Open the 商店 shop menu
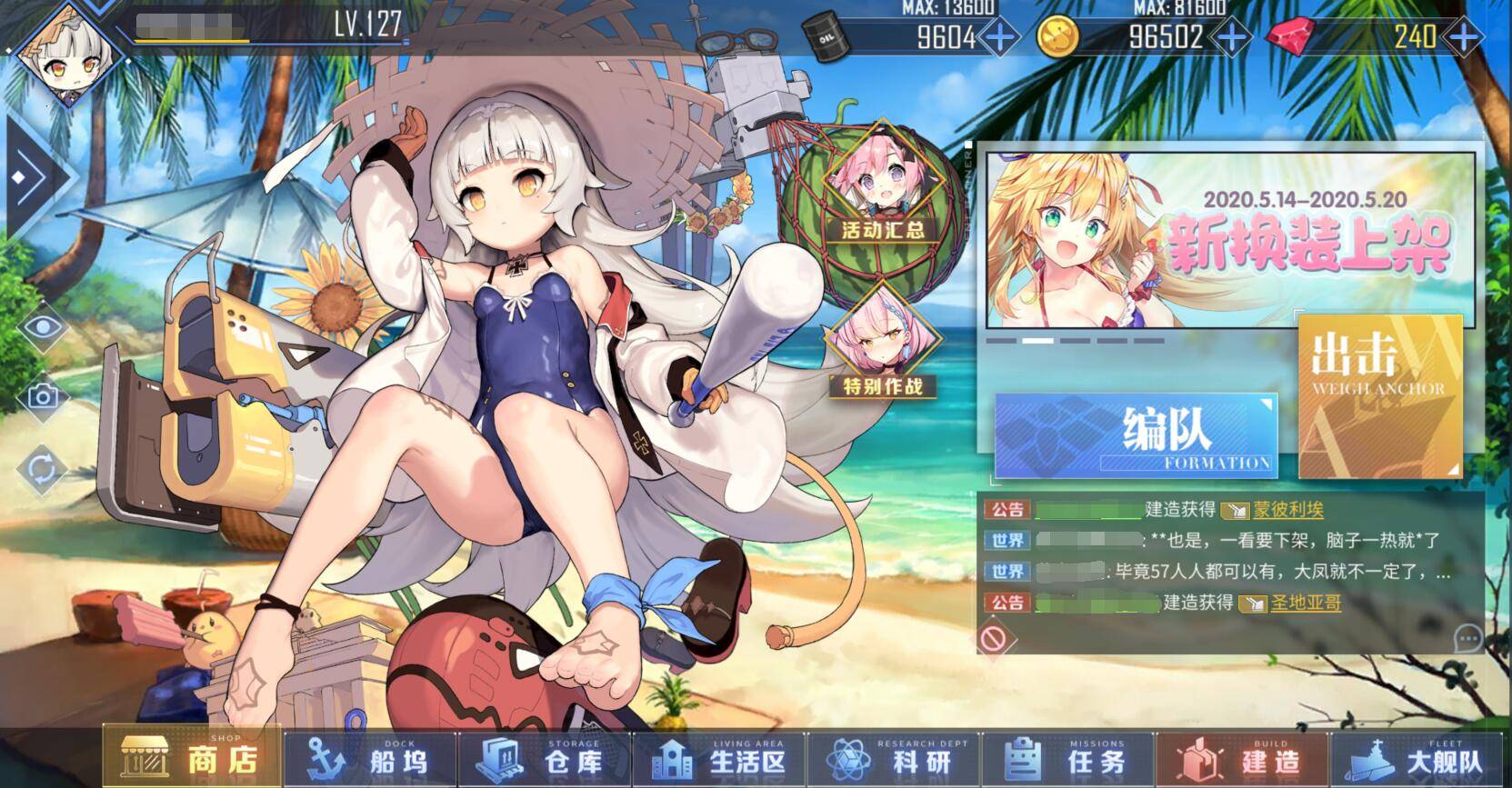The width and height of the screenshot is (1512, 788). 193,758
